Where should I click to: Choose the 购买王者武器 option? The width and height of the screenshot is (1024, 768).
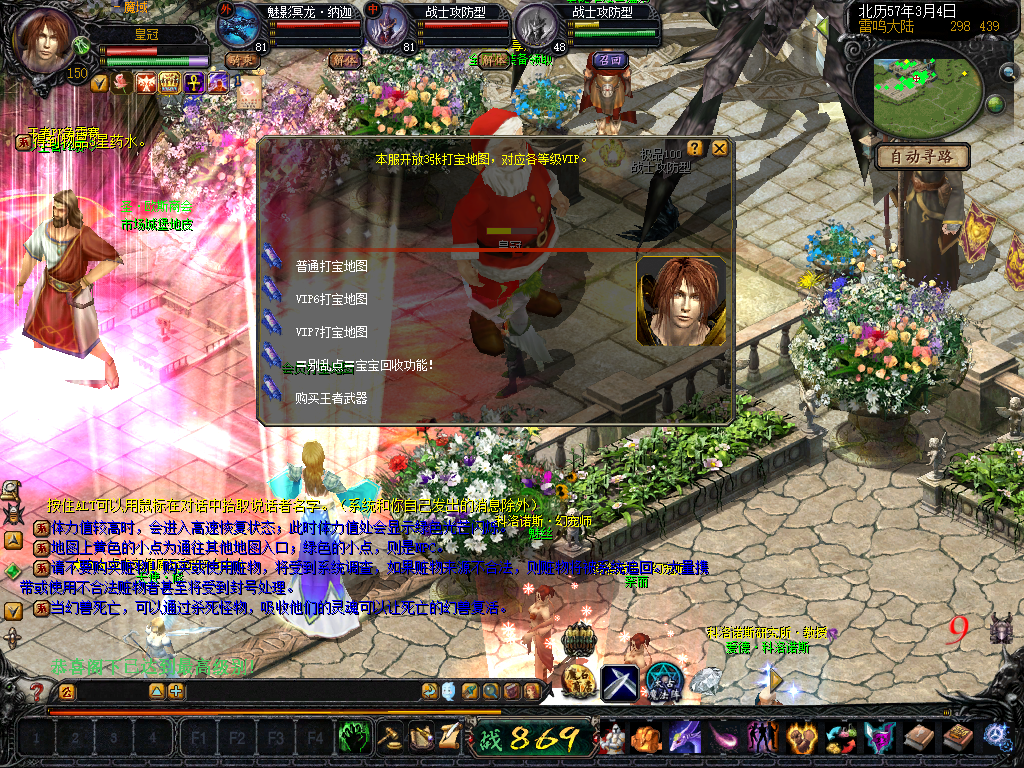[331, 398]
